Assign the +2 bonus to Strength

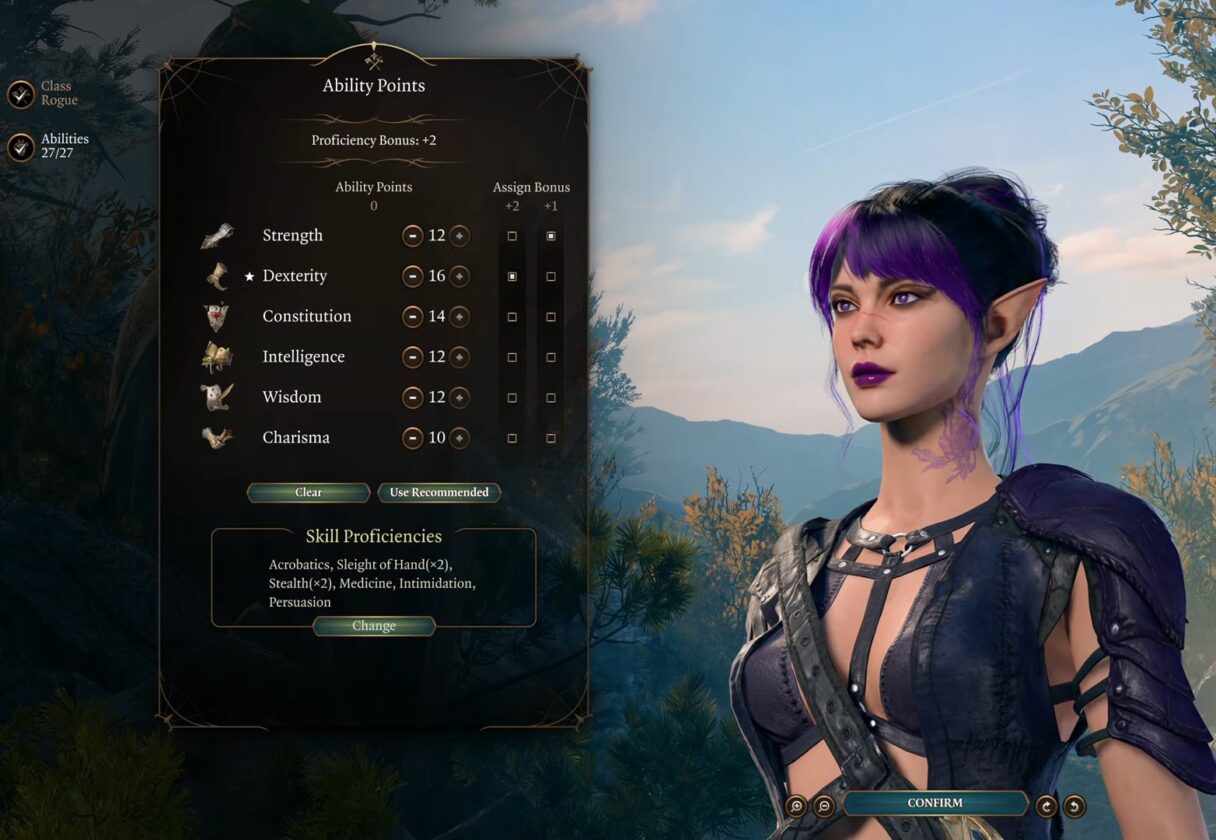click(x=512, y=236)
